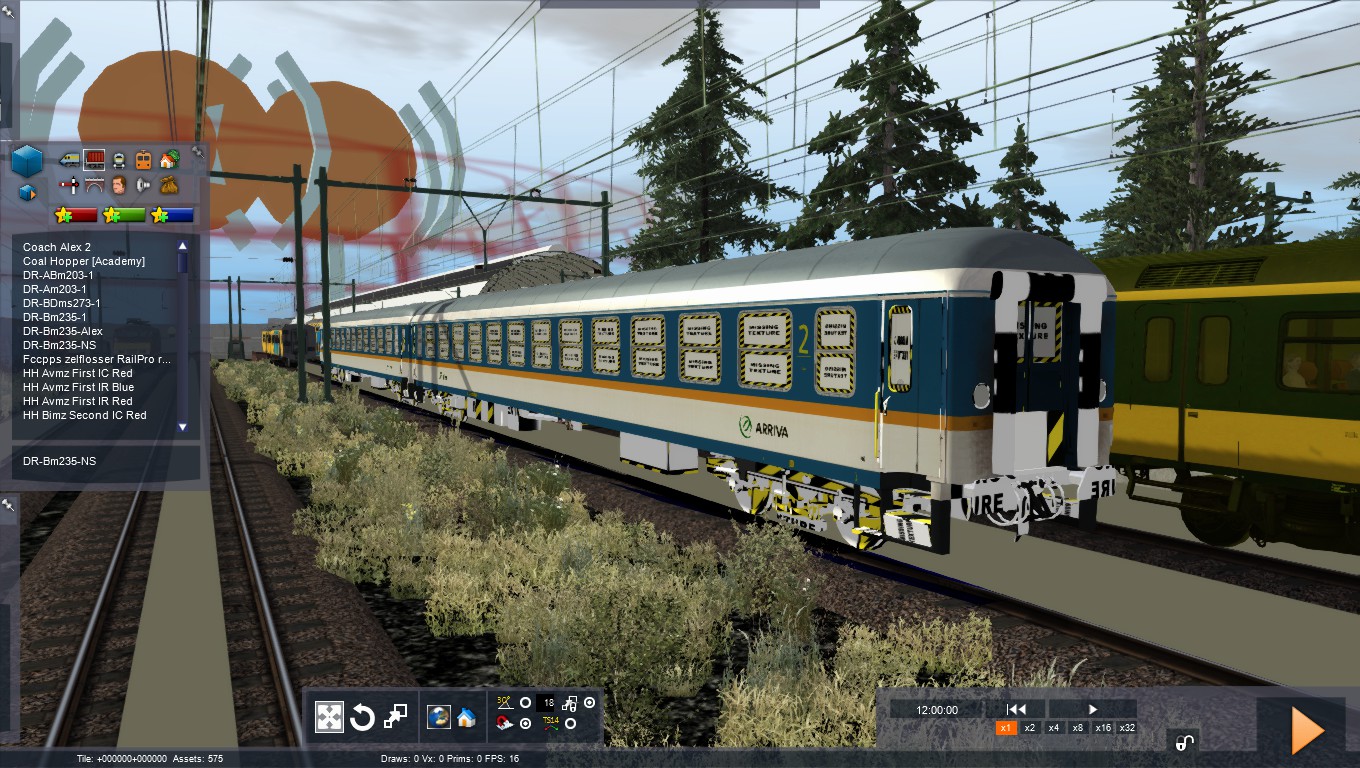The width and height of the screenshot is (1360, 768).
Task: Toggle the padlock lock button
Action: (x=1184, y=742)
